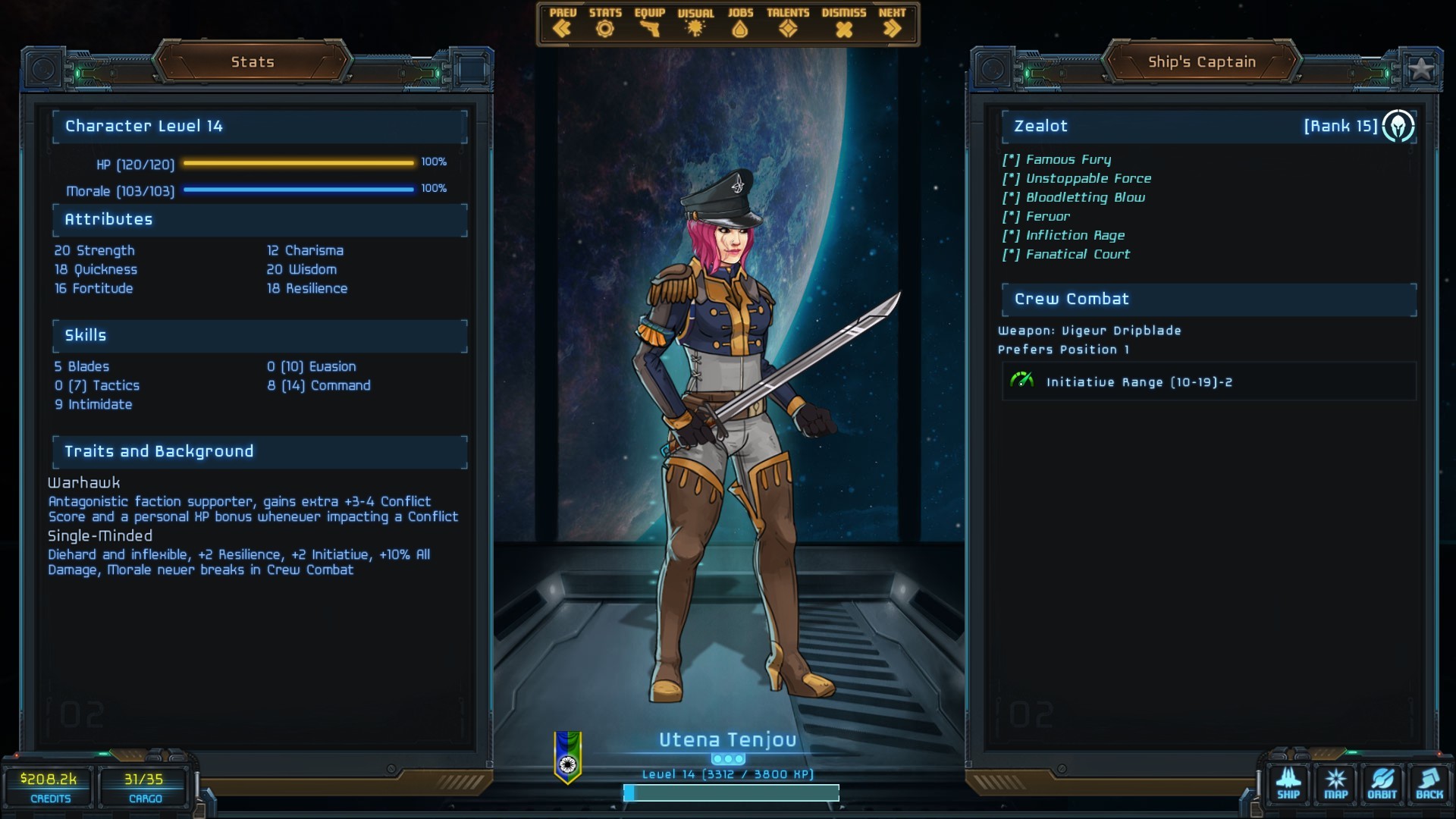Open the JOBS panel
Viewport: 1456px width, 819px height.
740,24
